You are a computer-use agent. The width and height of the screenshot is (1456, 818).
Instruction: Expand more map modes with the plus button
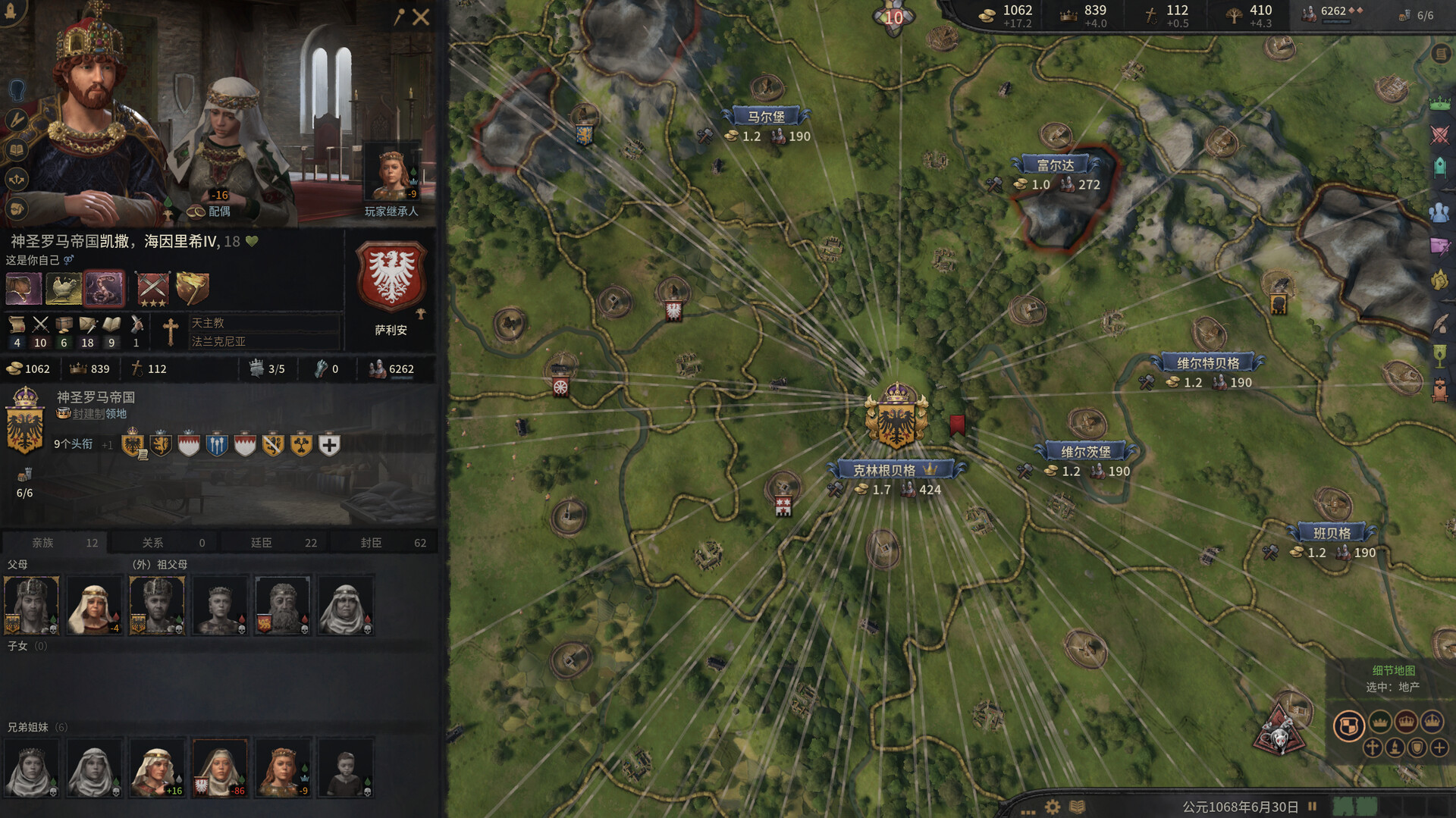(1439, 749)
